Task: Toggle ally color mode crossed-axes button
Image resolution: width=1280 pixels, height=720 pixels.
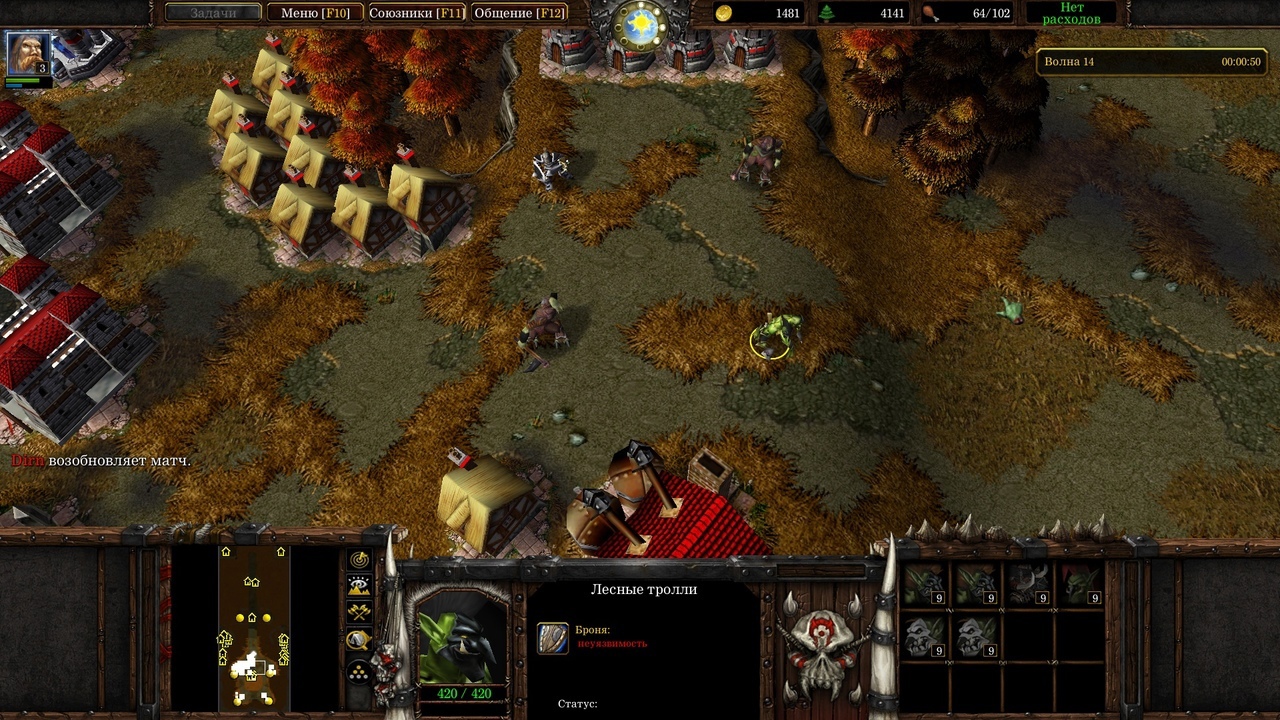Action: [359, 613]
